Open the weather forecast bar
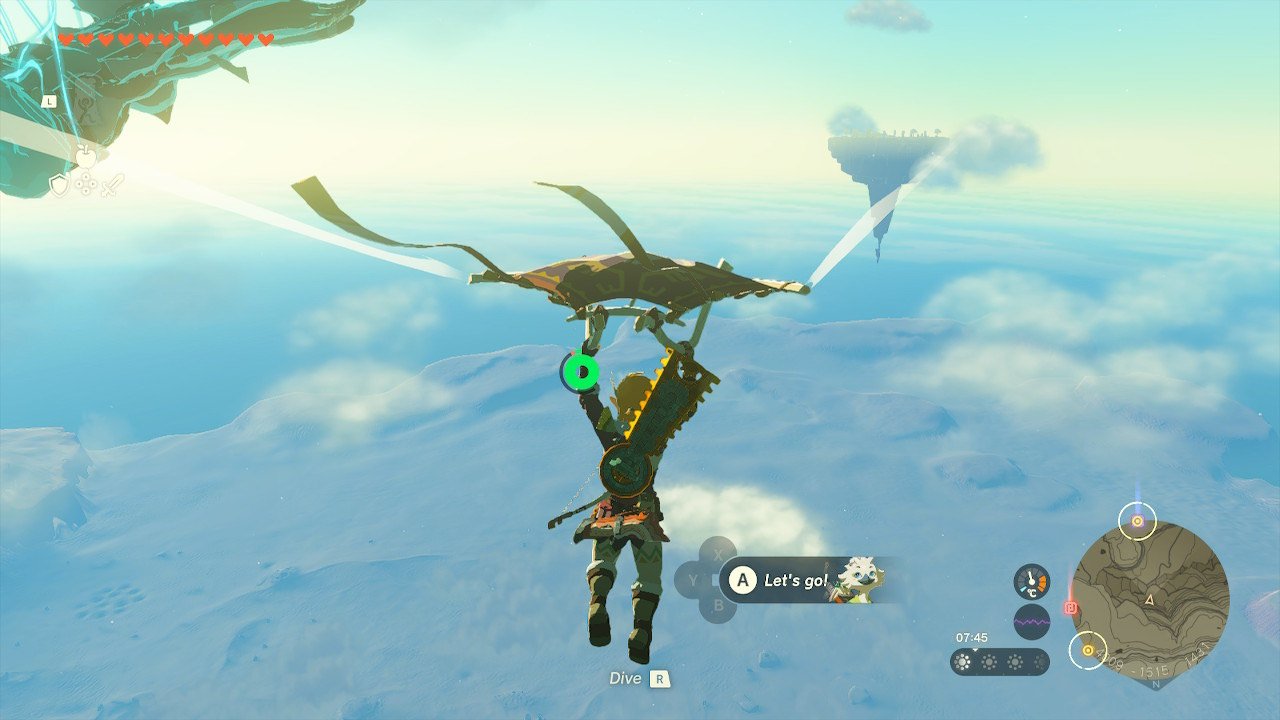 (x=1000, y=662)
